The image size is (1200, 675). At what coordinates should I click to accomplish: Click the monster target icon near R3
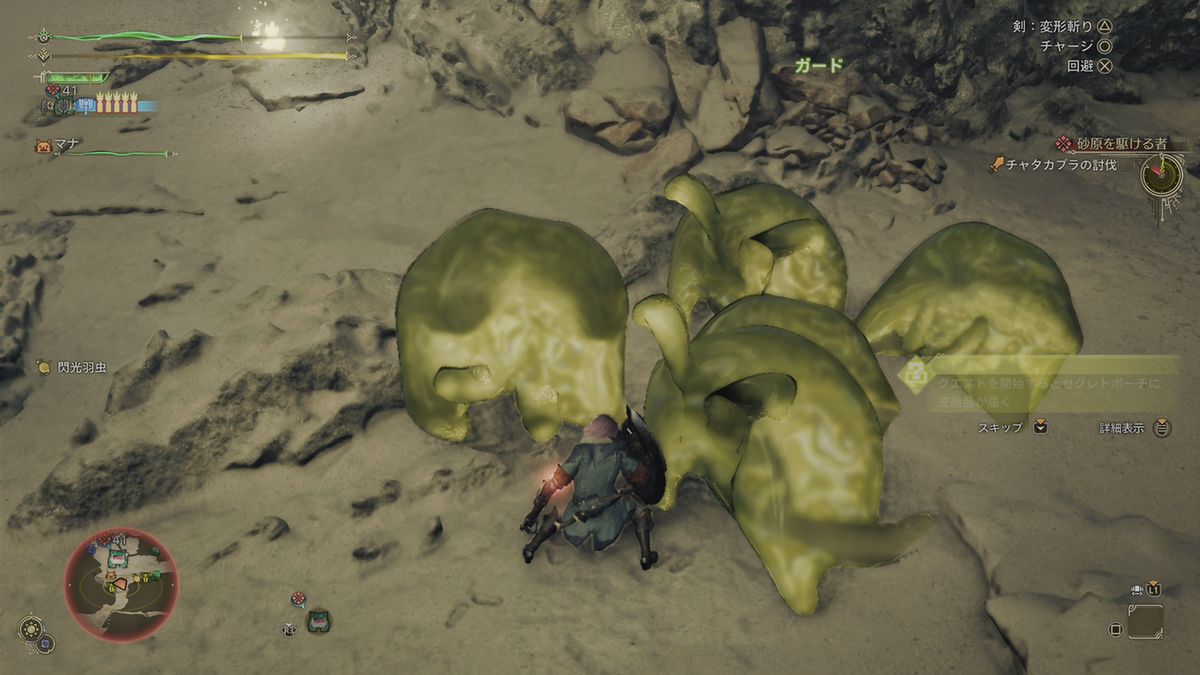click(x=319, y=621)
